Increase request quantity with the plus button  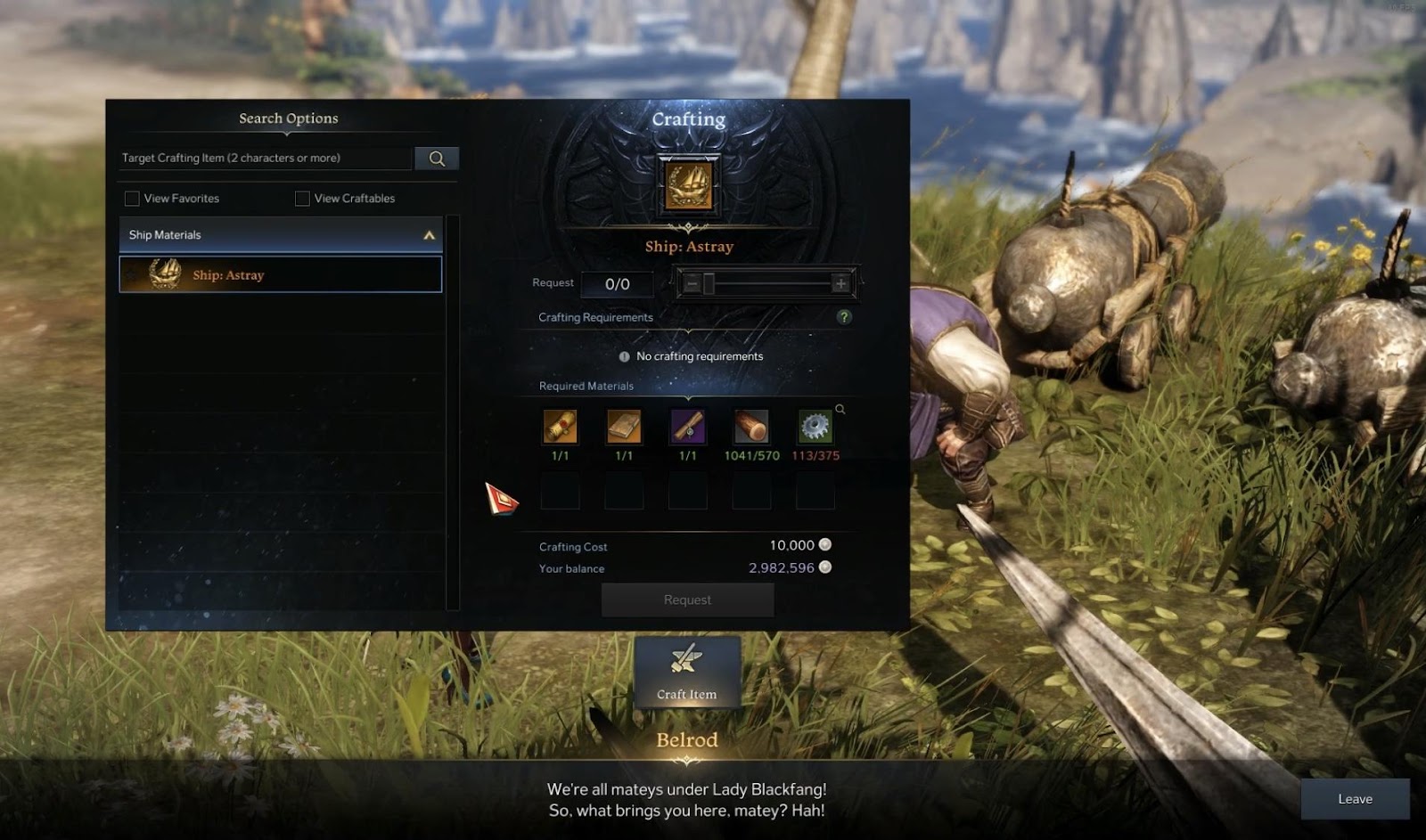pos(840,284)
